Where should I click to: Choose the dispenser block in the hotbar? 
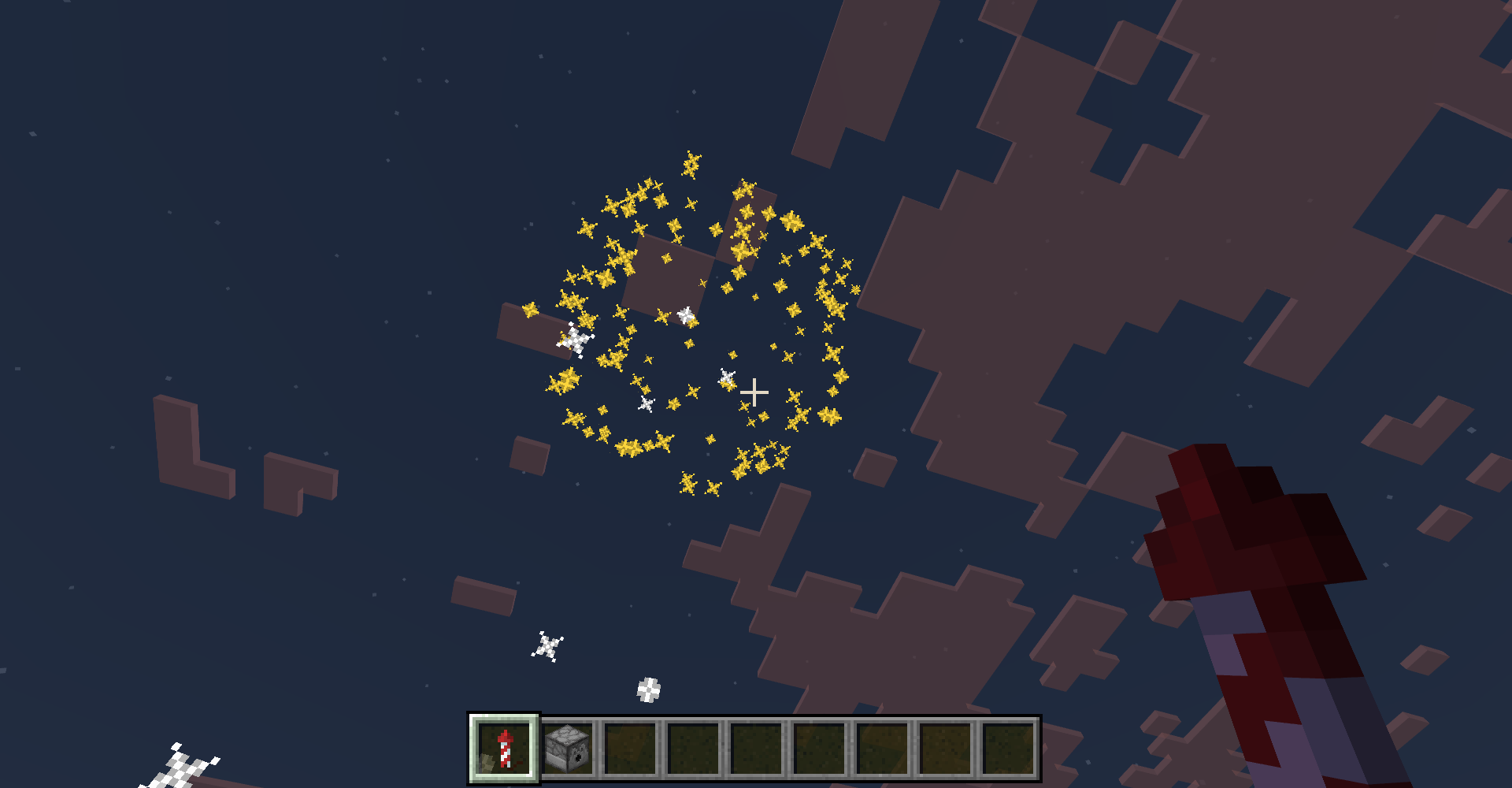[x=568, y=748]
